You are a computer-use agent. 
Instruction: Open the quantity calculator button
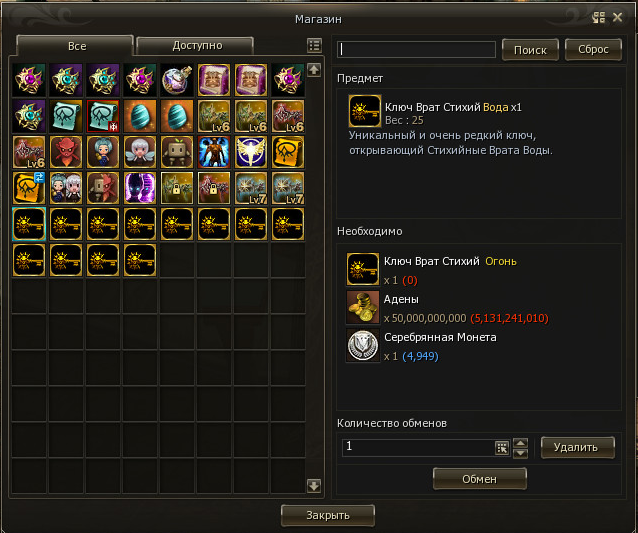point(502,448)
